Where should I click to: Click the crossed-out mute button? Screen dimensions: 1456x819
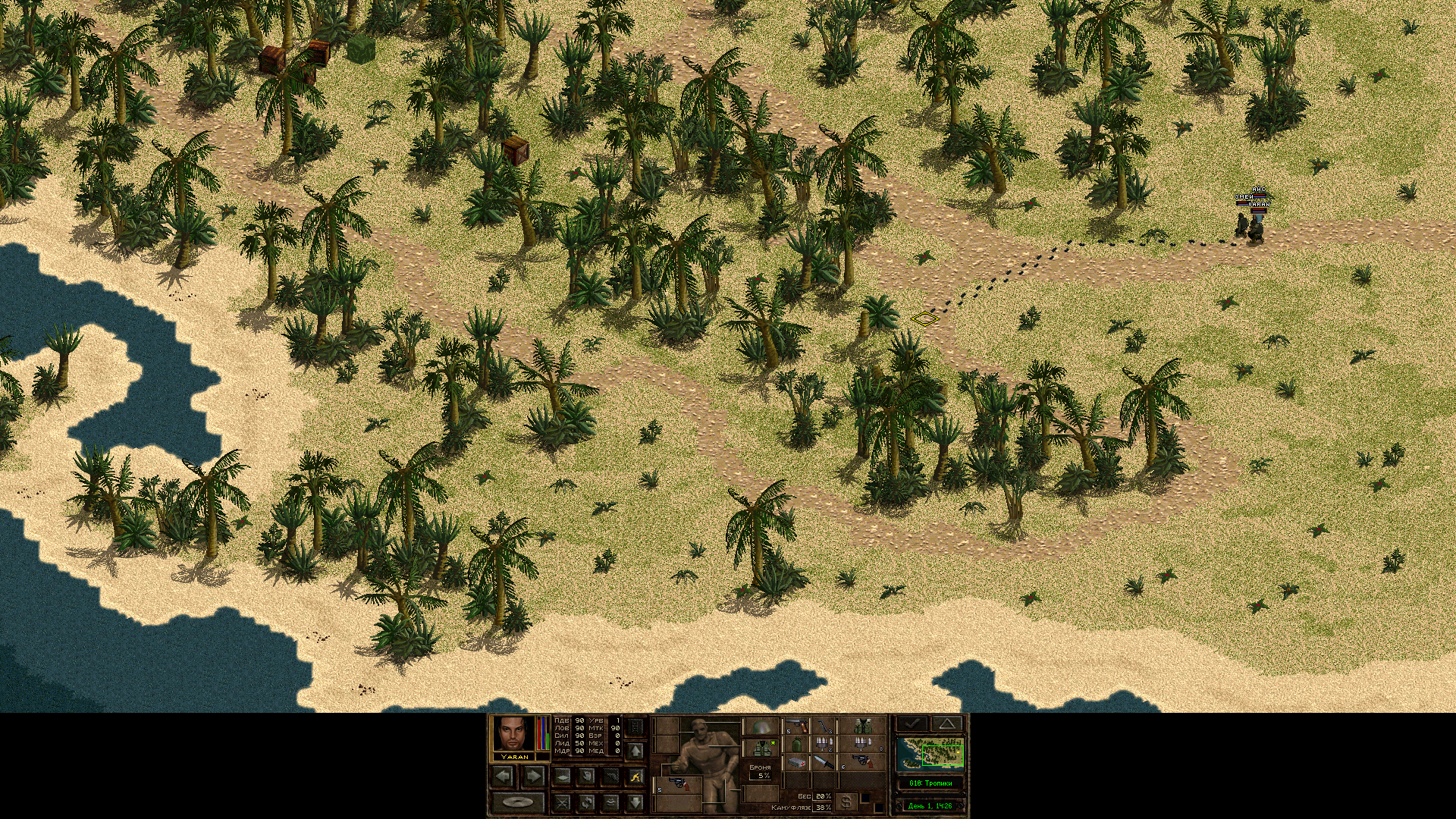[562, 802]
